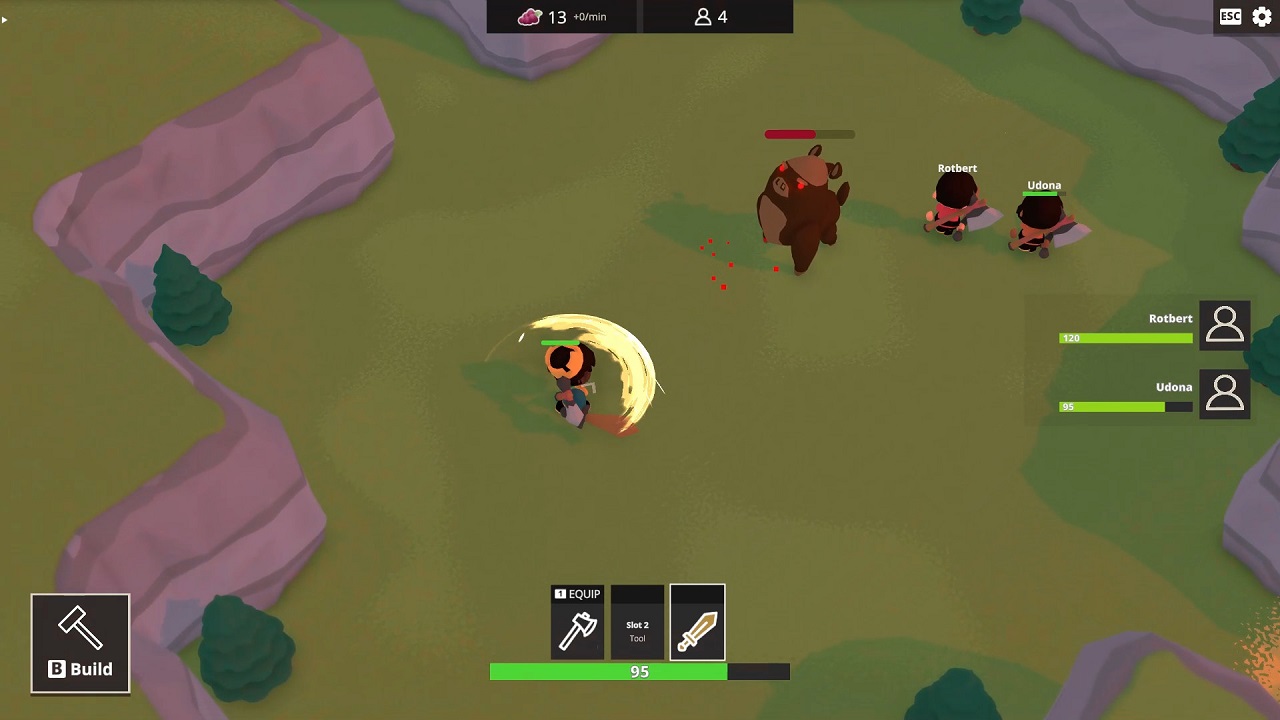Select the empty Slot 2 Tool slot
The height and width of the screenshot is (720, 1280).
tap(637, 623)
